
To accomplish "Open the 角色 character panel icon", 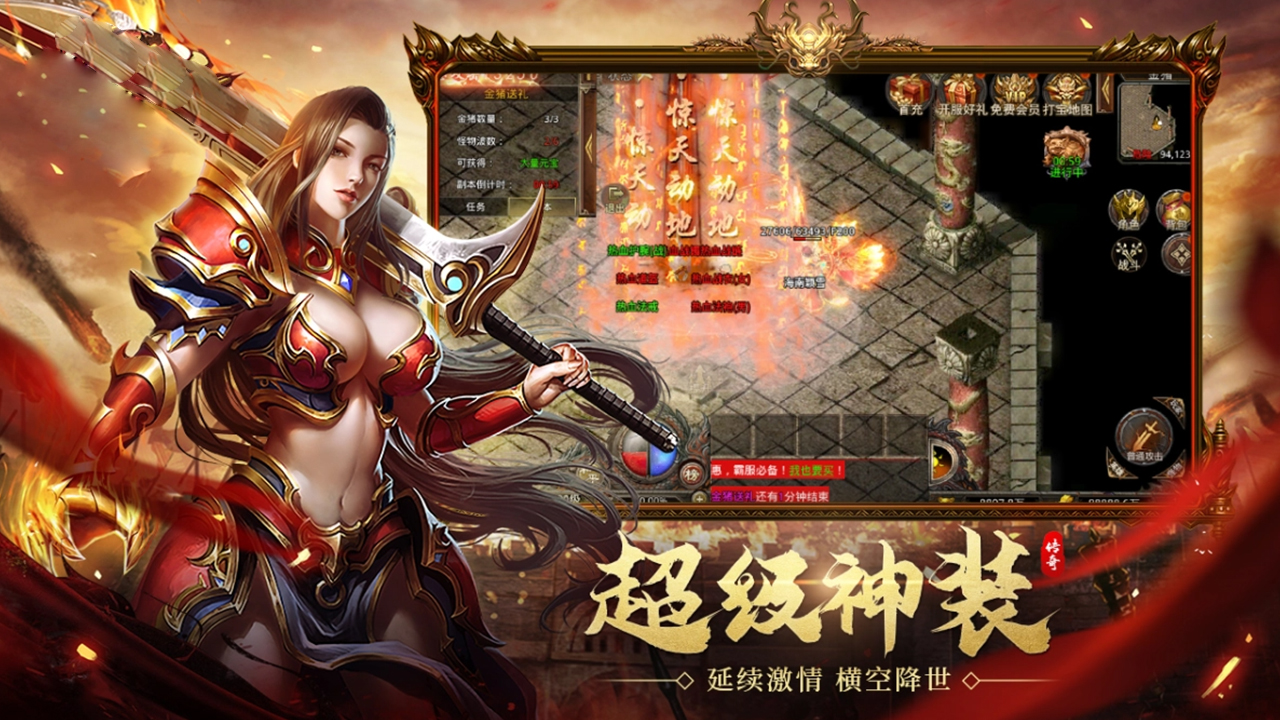I will point(1128,208).
